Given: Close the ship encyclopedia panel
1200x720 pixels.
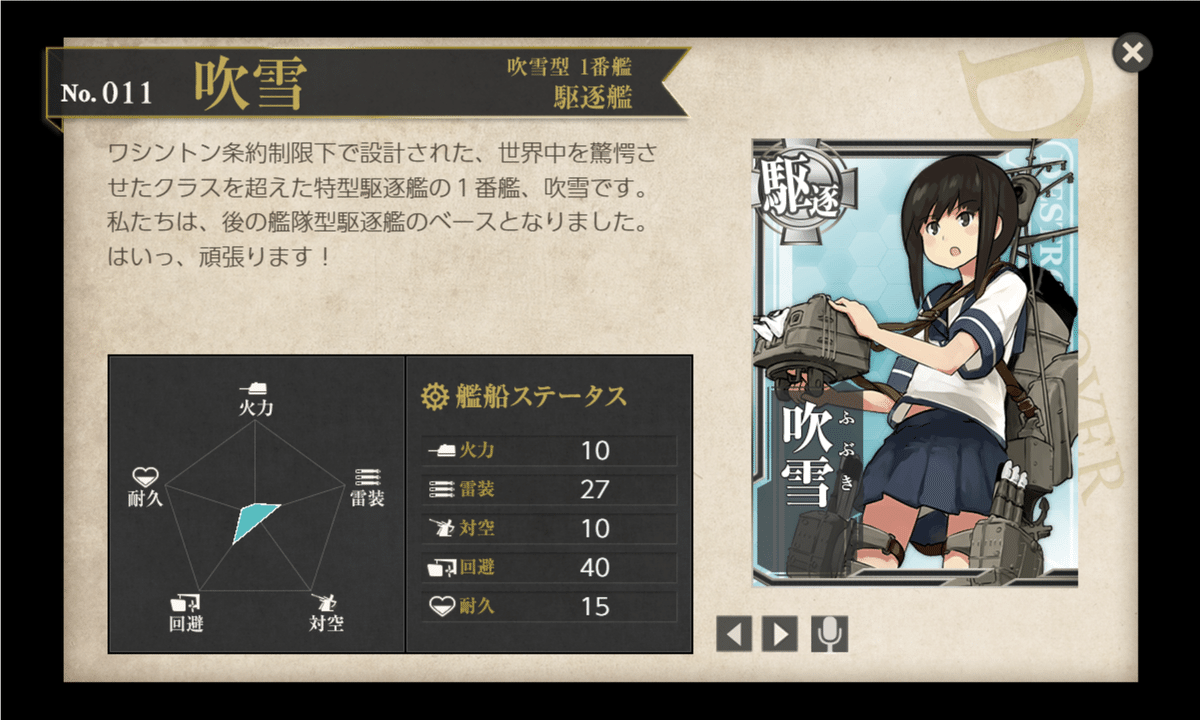Looking at the screenshot, I should pos(1132,53).
